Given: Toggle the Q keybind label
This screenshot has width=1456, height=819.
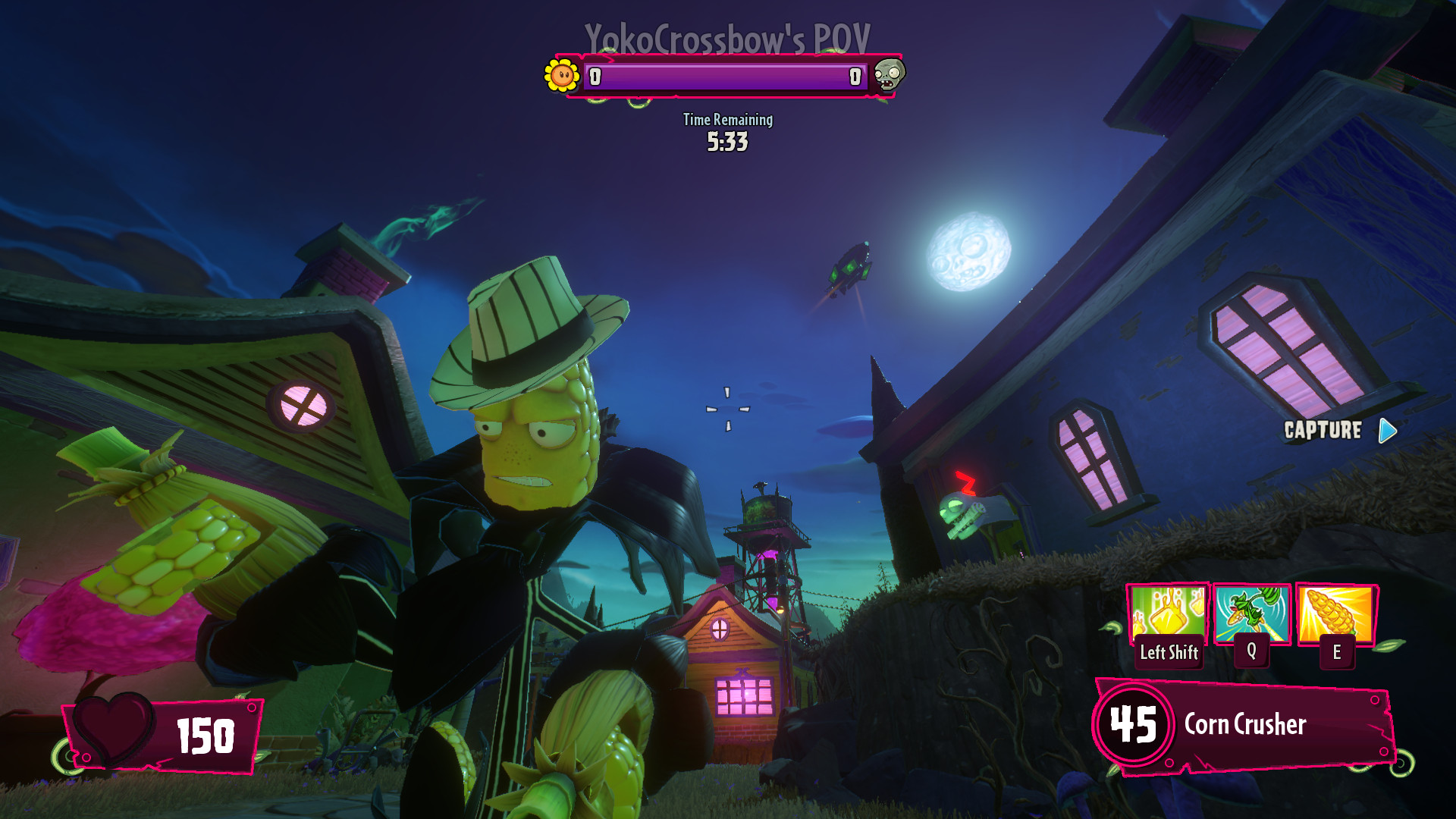Looking at the screenshot, I should [x=1253, y=651].
